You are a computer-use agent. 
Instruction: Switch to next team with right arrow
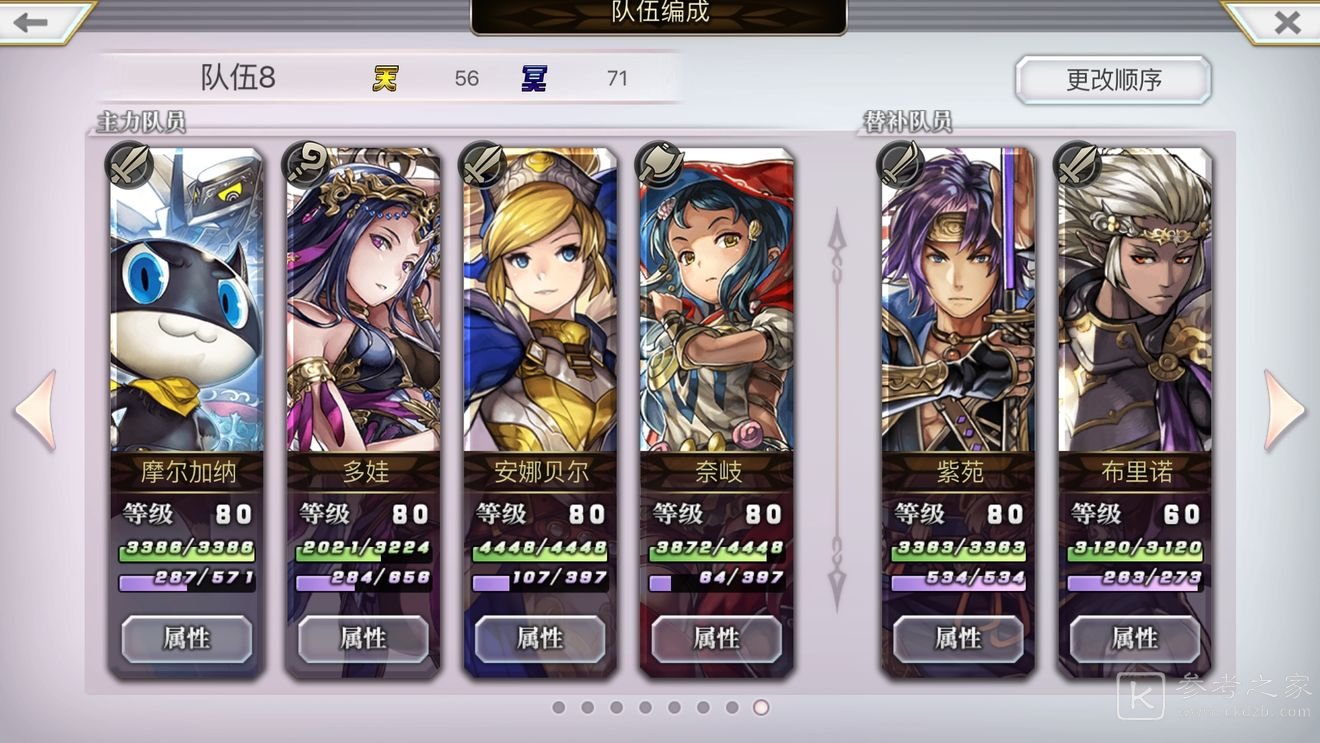tap(1284, 410)
